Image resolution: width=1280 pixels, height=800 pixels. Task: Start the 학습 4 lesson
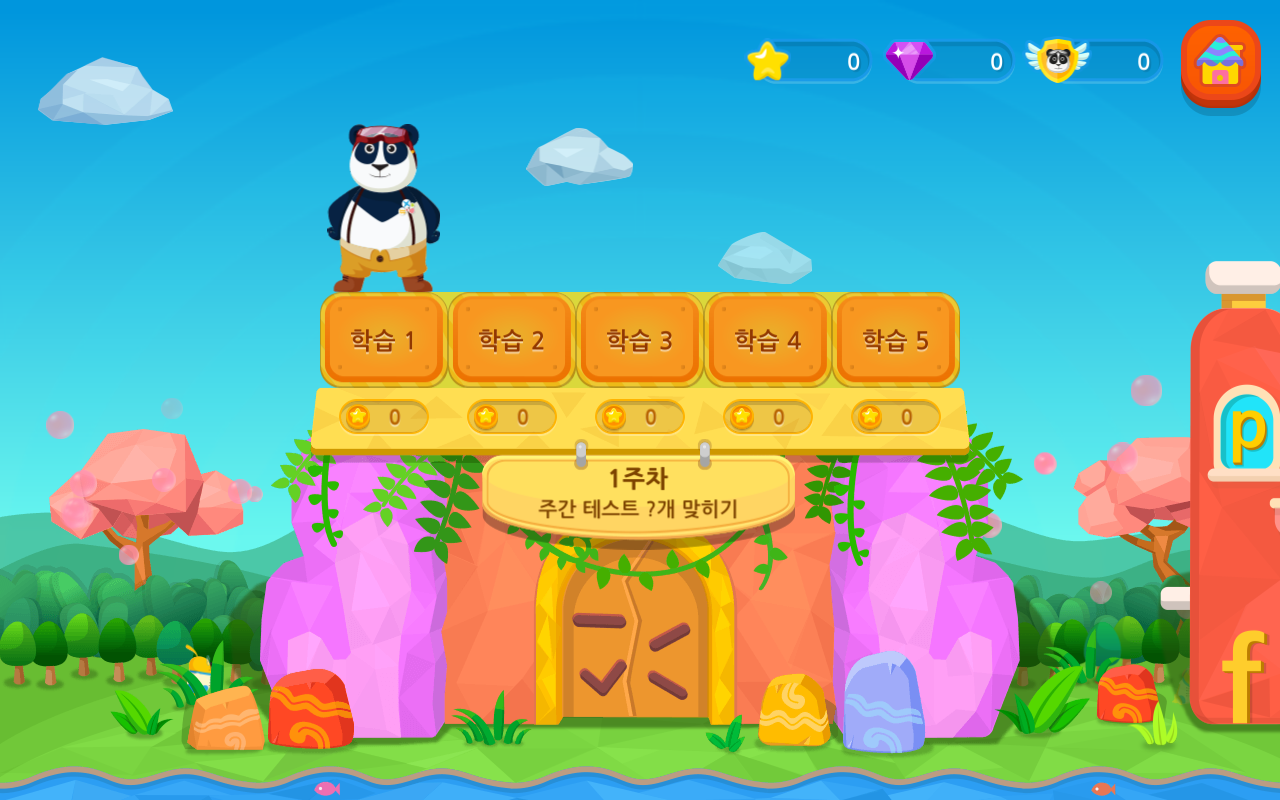pyautogui.click(x=768, y=340)
